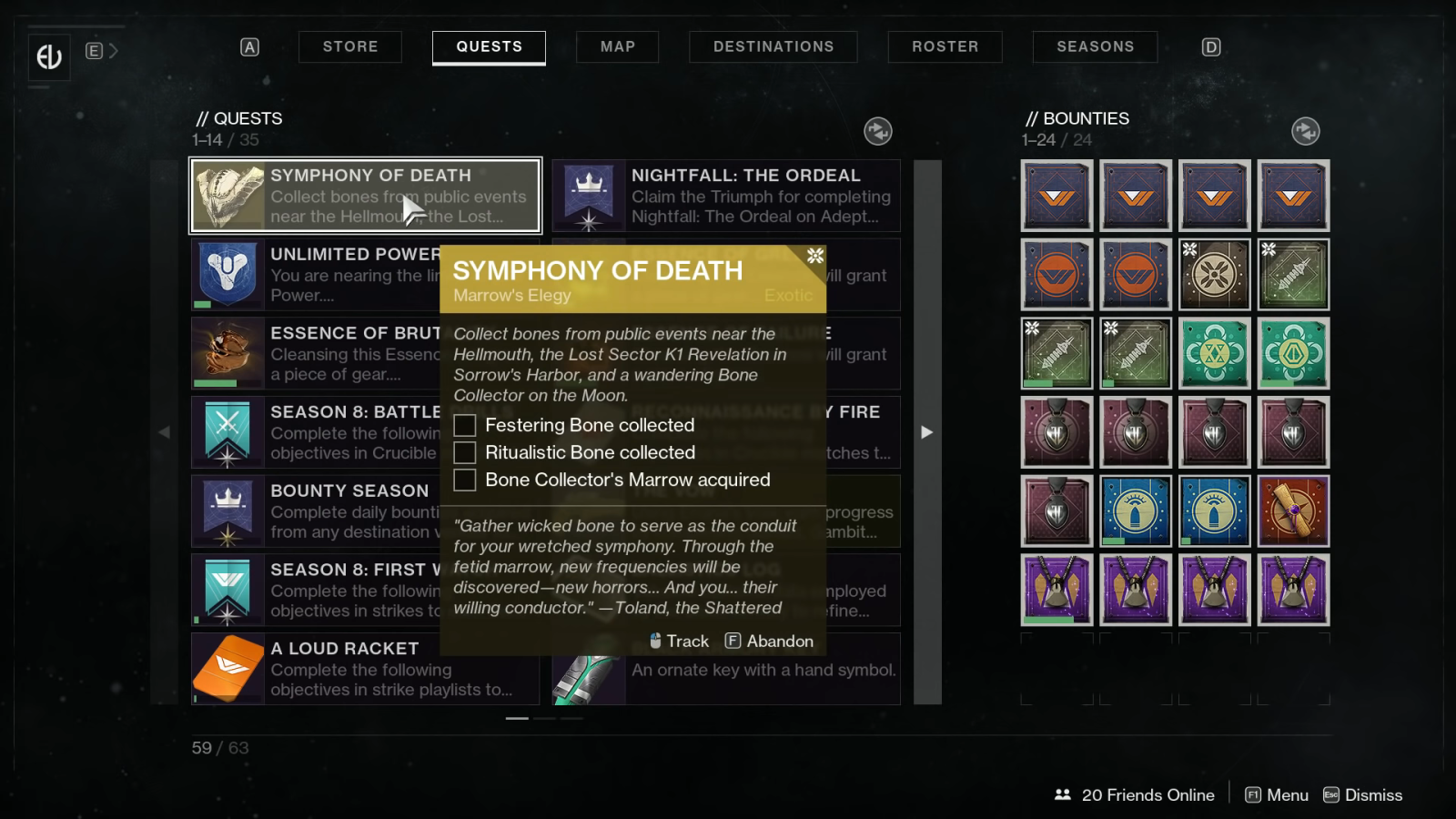Select the first Vanguard bounty tile
The width and height of the screenshot is (1456, 819).
click(1057, 196)
